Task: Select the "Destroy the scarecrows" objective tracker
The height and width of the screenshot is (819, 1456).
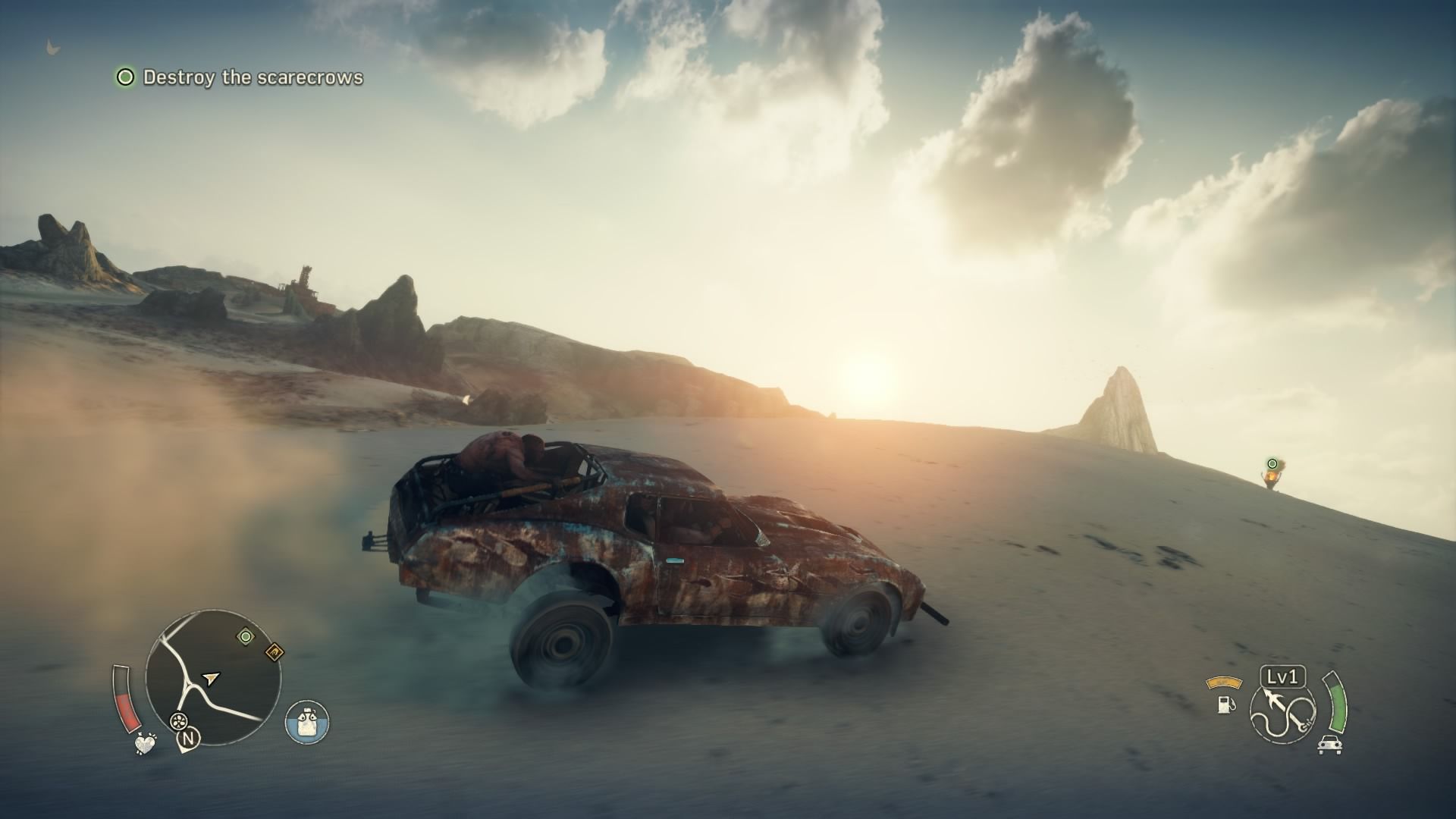Action: (x=240, y=77)
